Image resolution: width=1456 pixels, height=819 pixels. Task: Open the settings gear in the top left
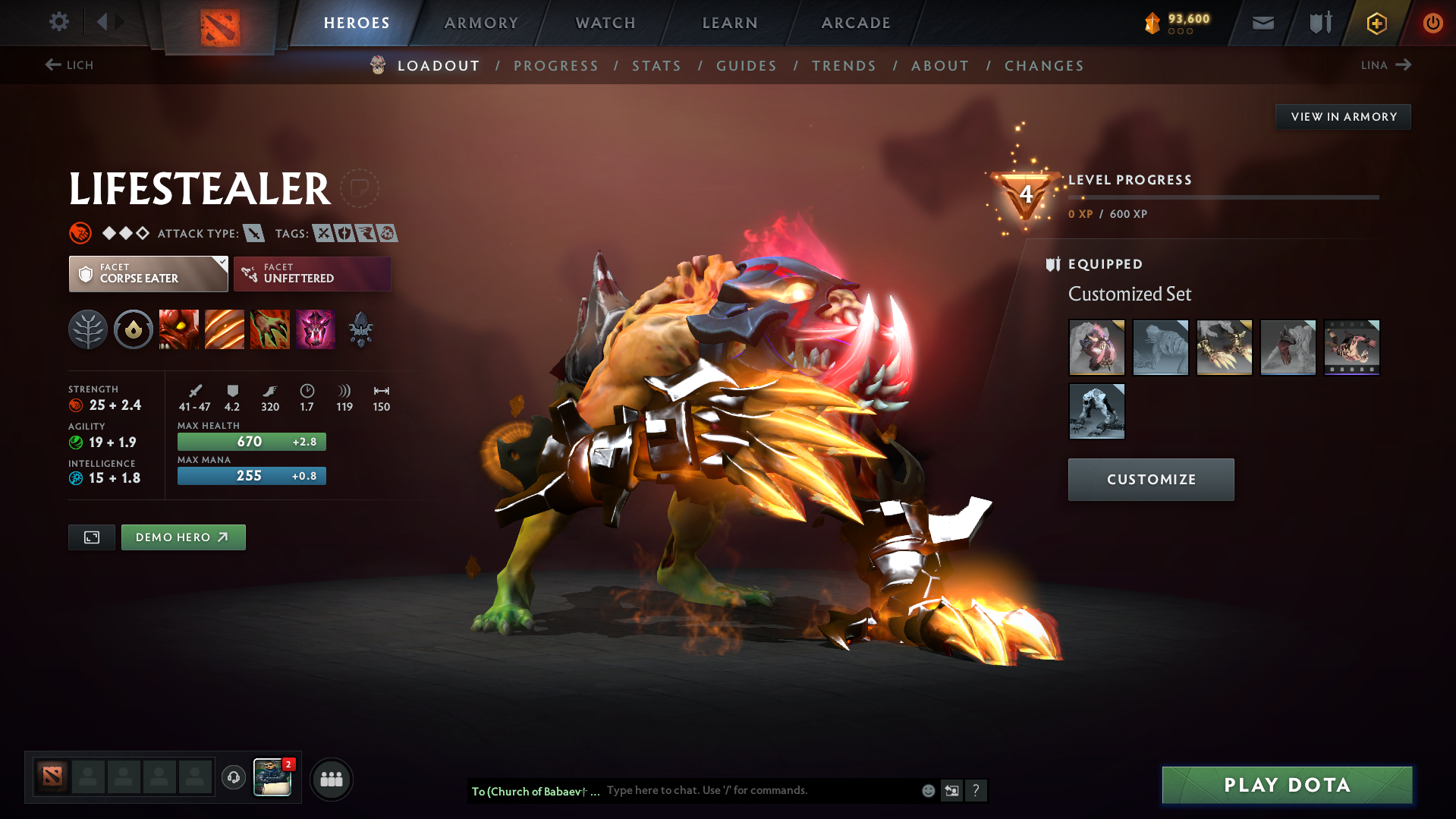59,23
